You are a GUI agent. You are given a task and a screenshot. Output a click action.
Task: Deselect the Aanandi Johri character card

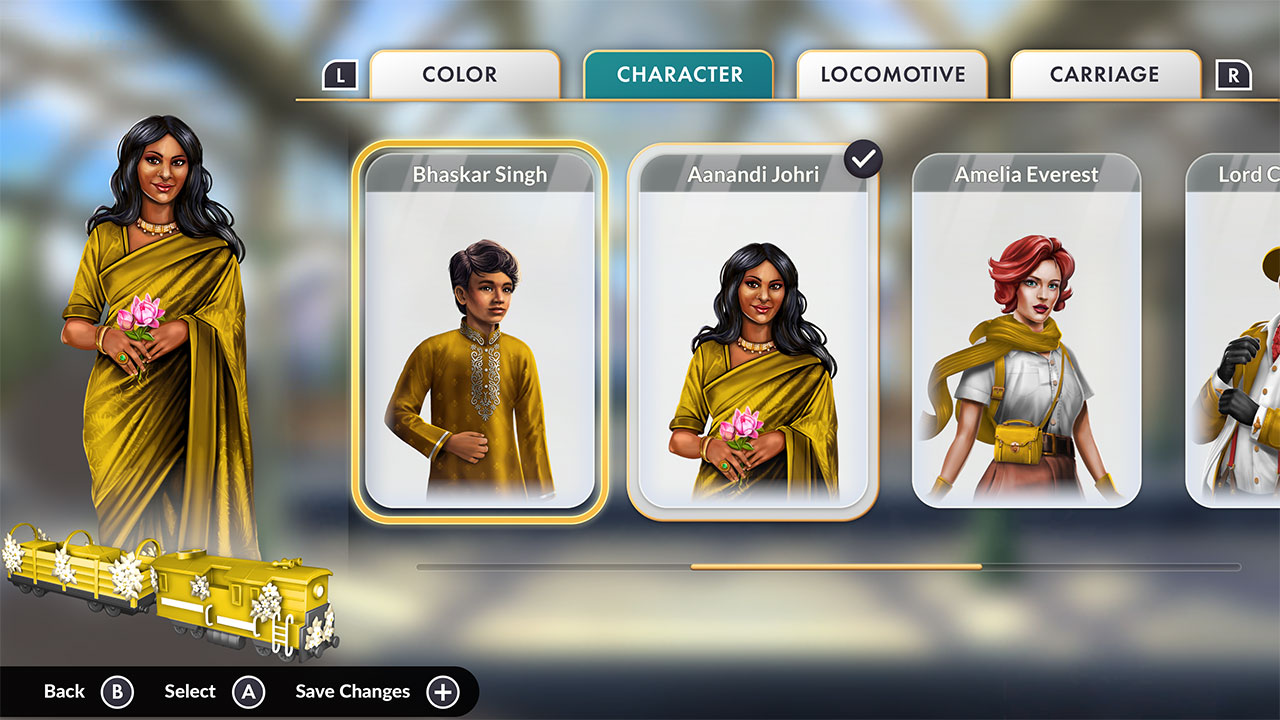click(755, 330)
